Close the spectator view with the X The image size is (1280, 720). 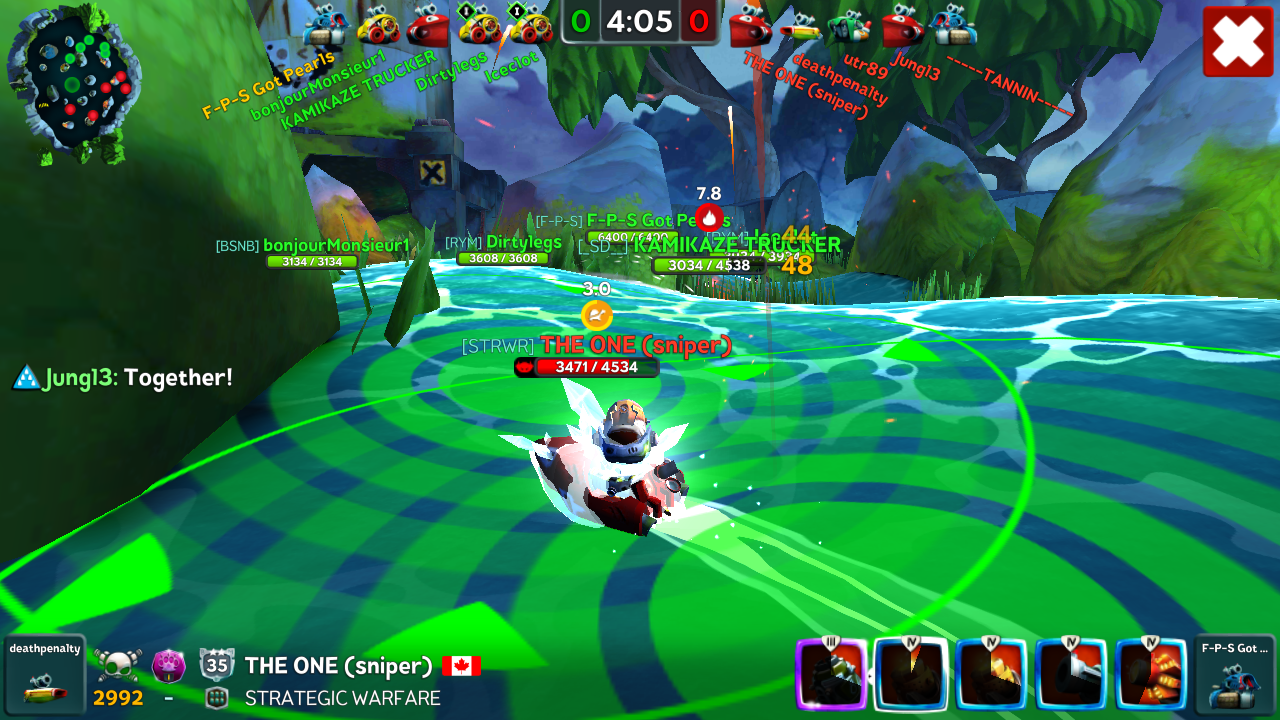pyautogui.click(x=1238, y=41)
